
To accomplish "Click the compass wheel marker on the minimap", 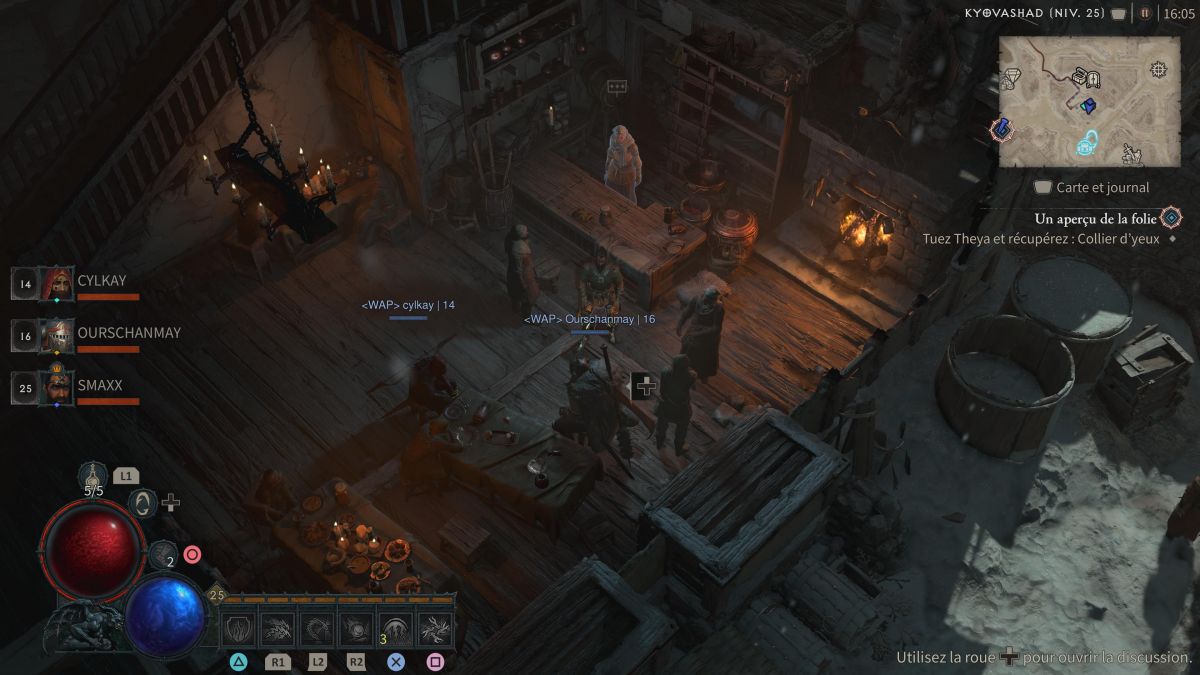I will [x=1158, y=69].
